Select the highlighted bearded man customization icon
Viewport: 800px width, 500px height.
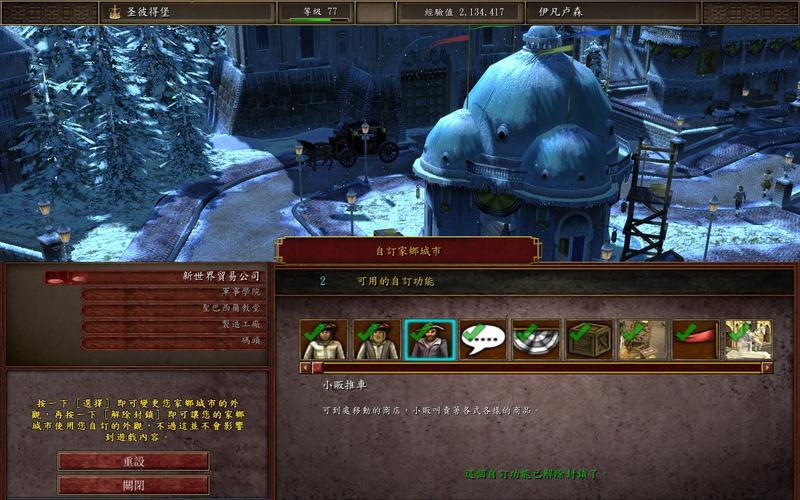point(431,340)
